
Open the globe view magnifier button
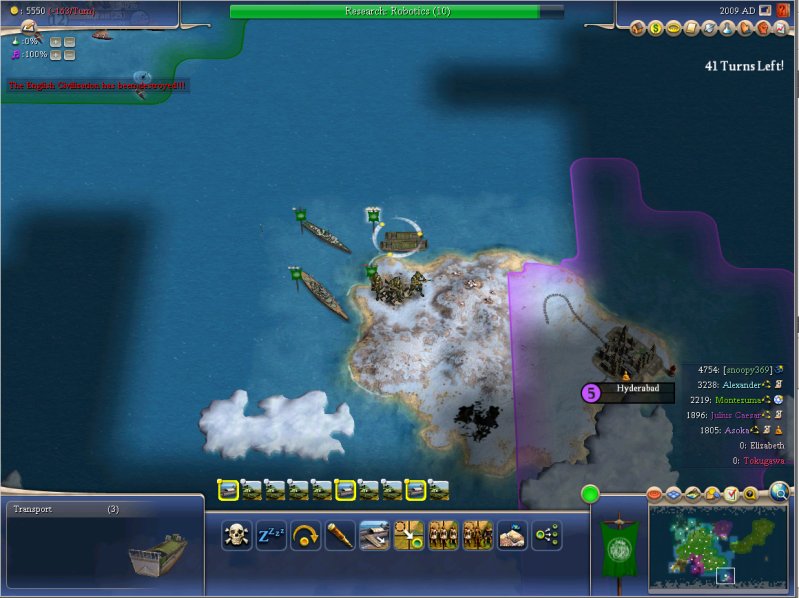point(778,490)
